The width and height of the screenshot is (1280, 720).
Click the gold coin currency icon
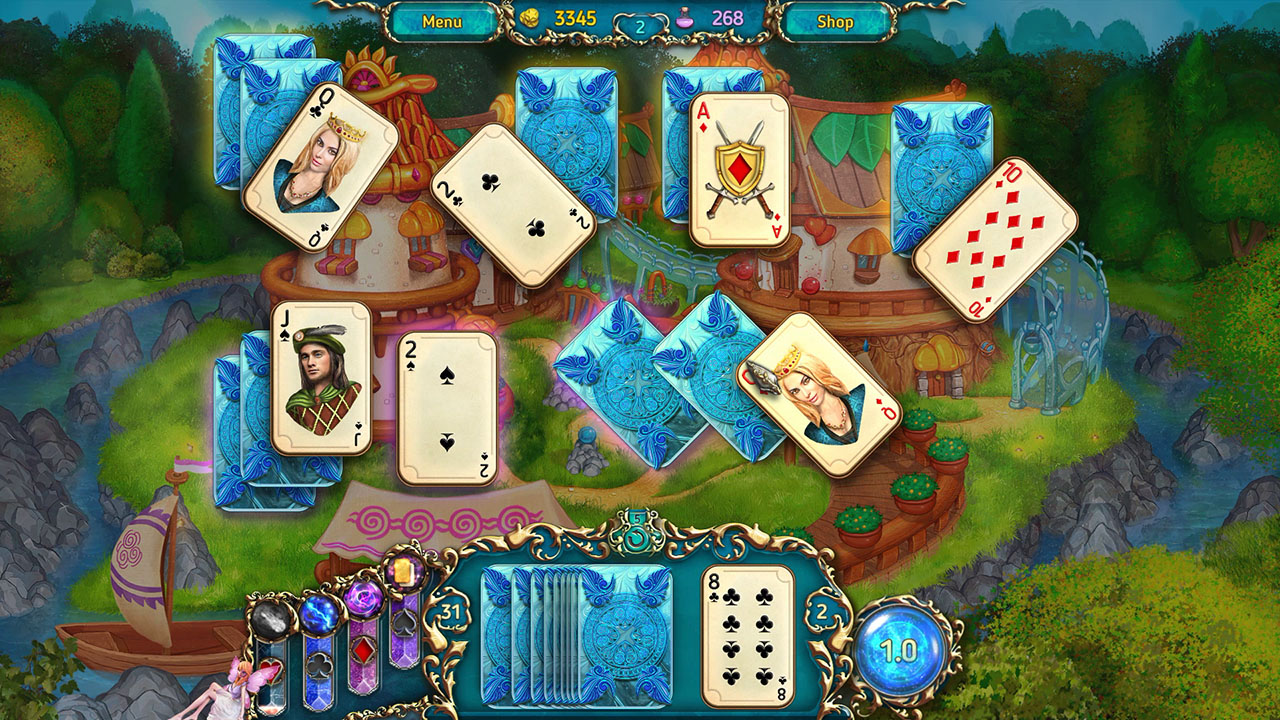tap(531, 17)
